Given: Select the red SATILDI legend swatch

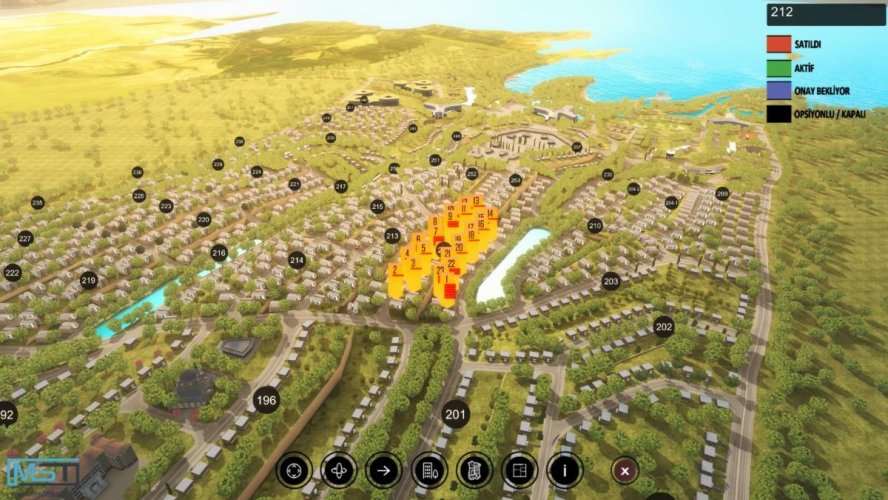Looking at the screenshot, I should [779, 44].
